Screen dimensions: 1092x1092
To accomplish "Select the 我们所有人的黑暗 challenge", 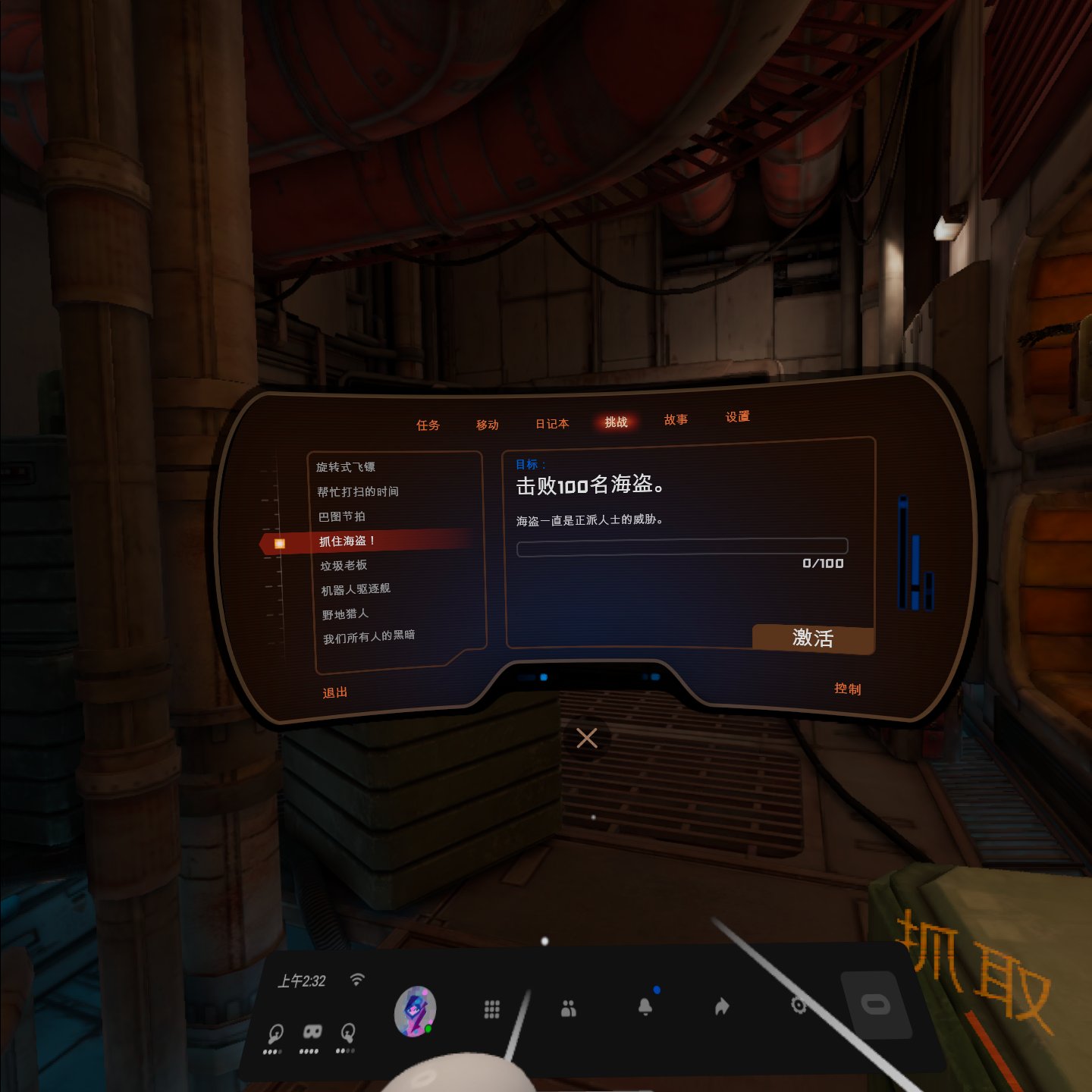I will pos(369,637).
